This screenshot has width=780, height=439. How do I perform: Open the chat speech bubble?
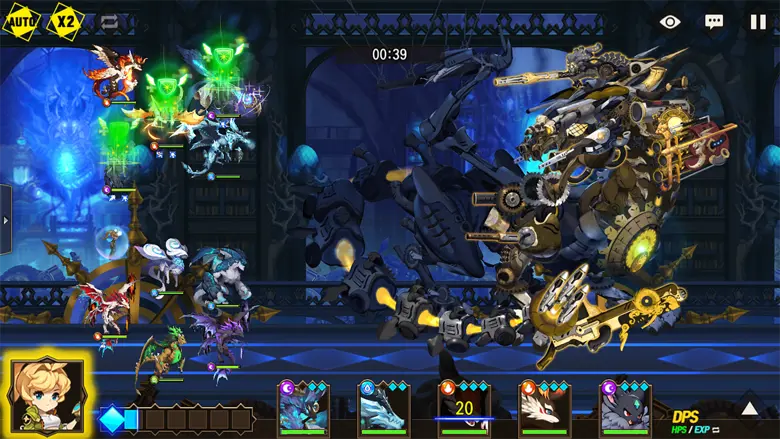point(714,21)
